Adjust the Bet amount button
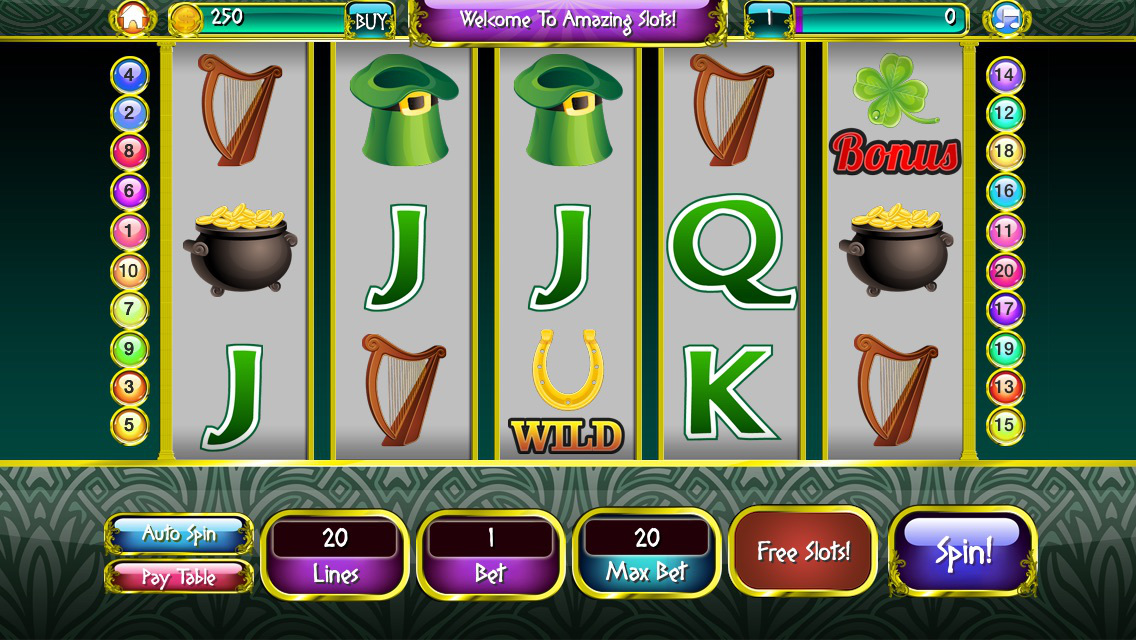1136x640 pixels. tap(490, 554)
